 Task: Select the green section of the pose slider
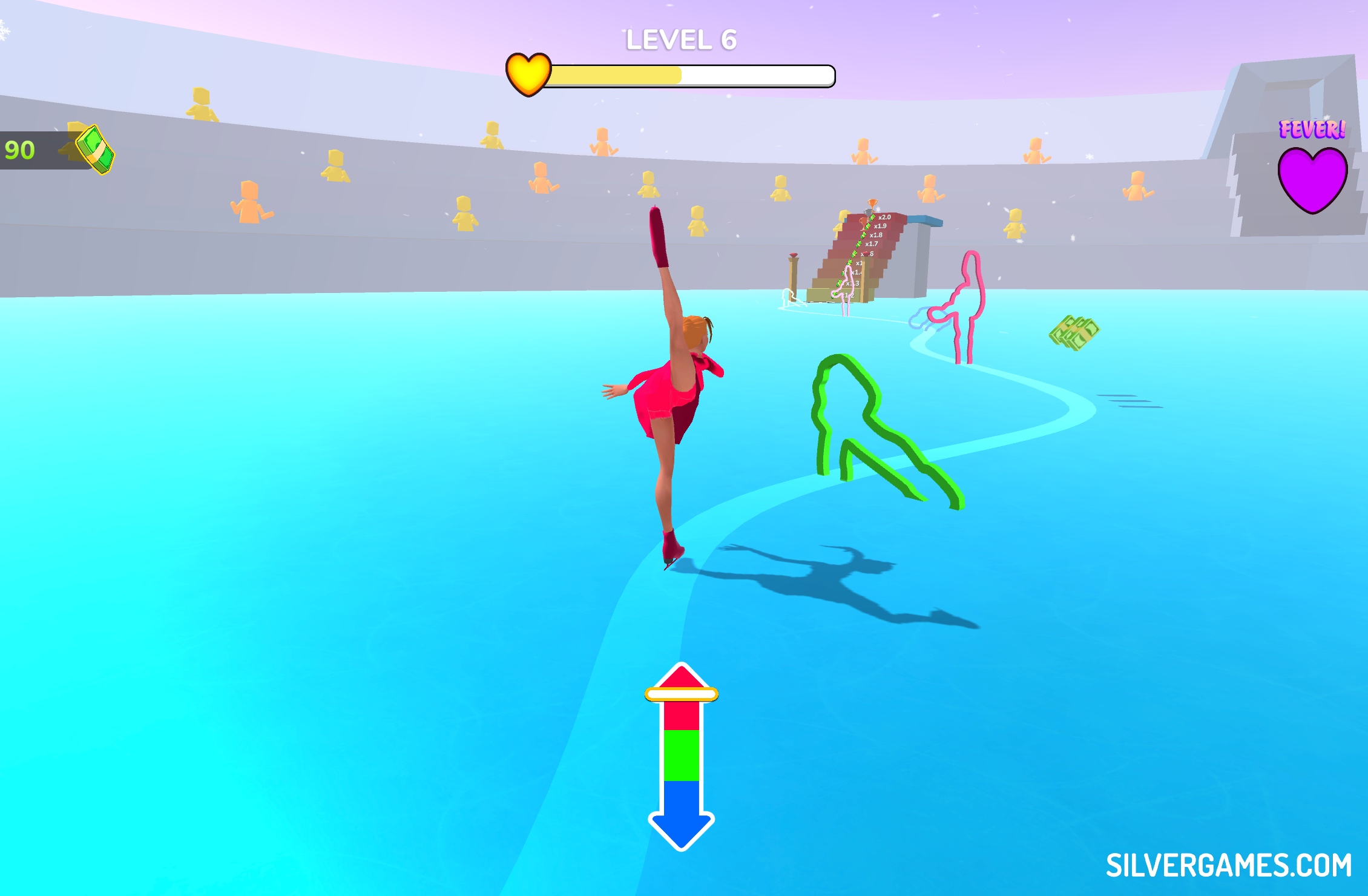(681, 755)
